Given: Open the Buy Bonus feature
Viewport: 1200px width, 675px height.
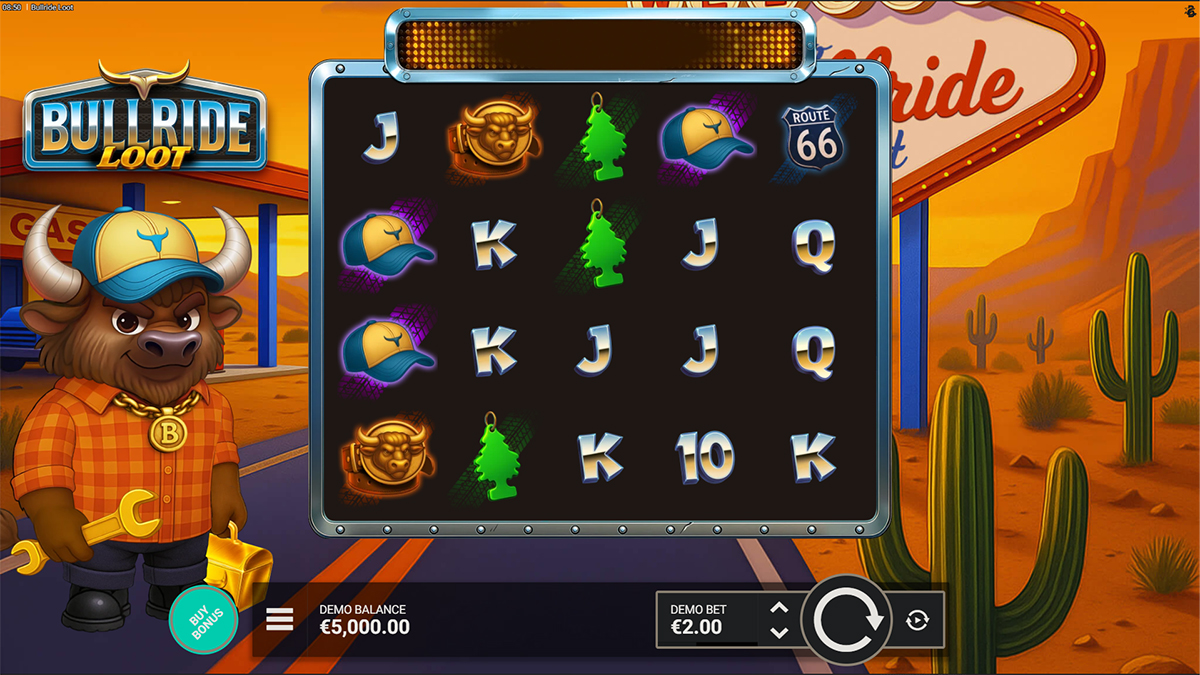Looking at the screenshot, I should [x=204, y=620].
